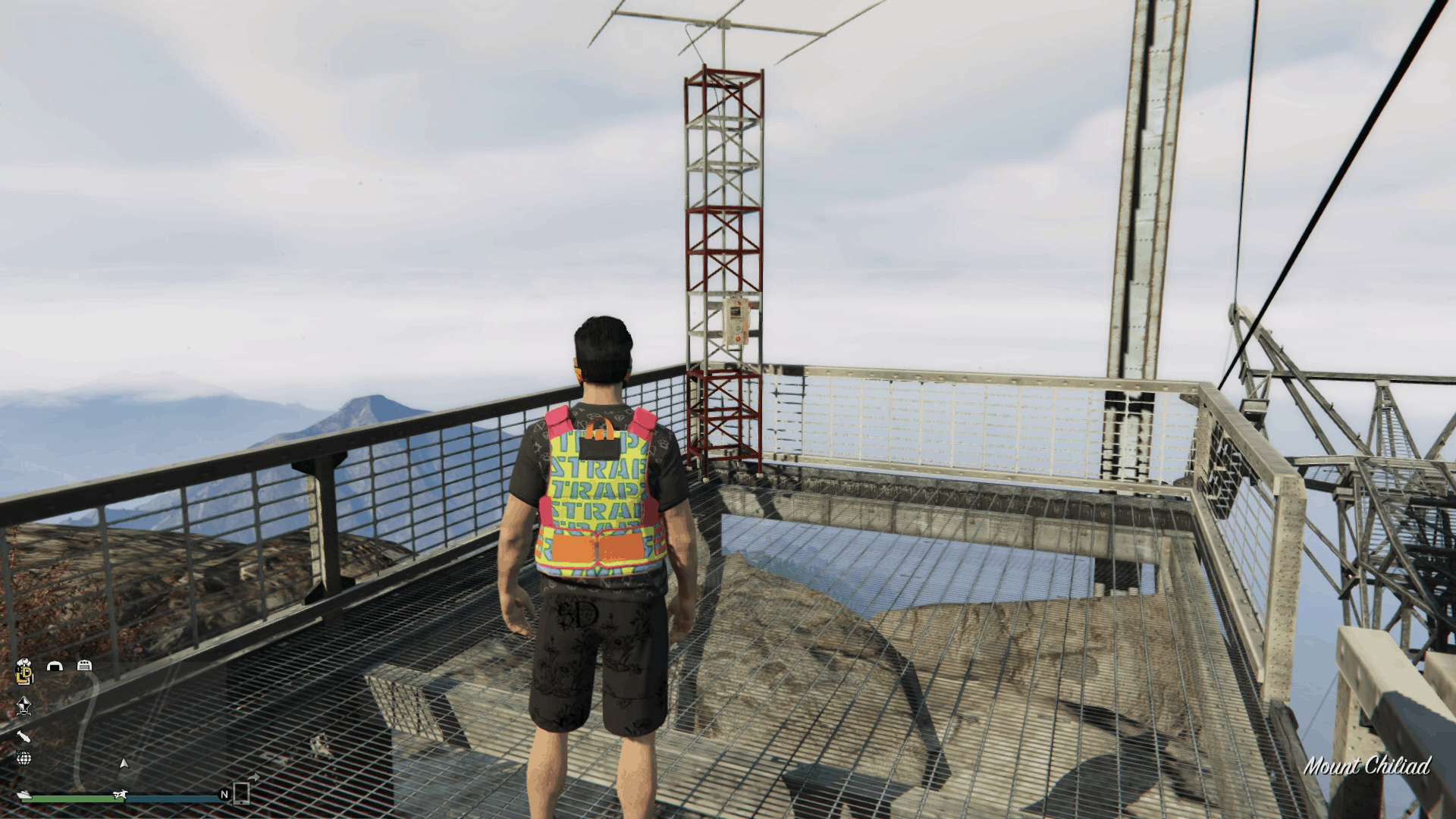This screenshot has height=819, width=1456.
Task: Click the player arrow marker on the minimap
Action: (124, 761)
